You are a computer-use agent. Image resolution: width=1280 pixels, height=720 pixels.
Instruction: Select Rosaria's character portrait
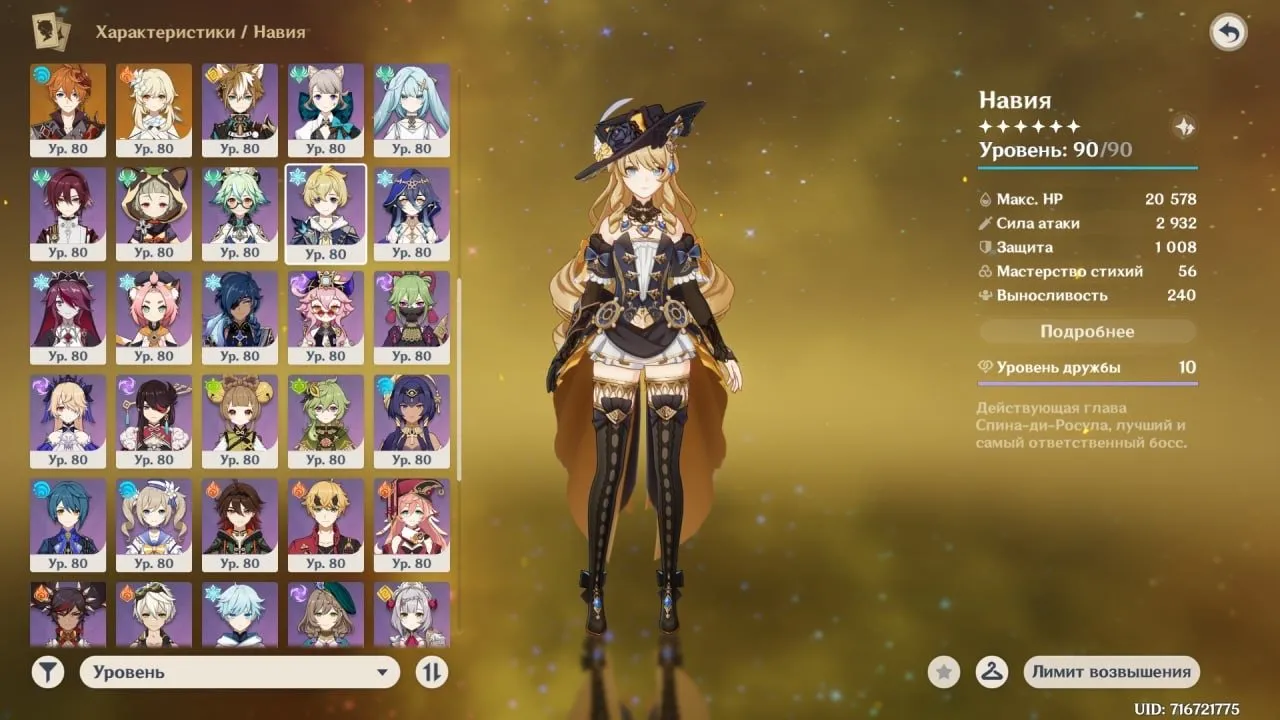(x=68, y=315)
